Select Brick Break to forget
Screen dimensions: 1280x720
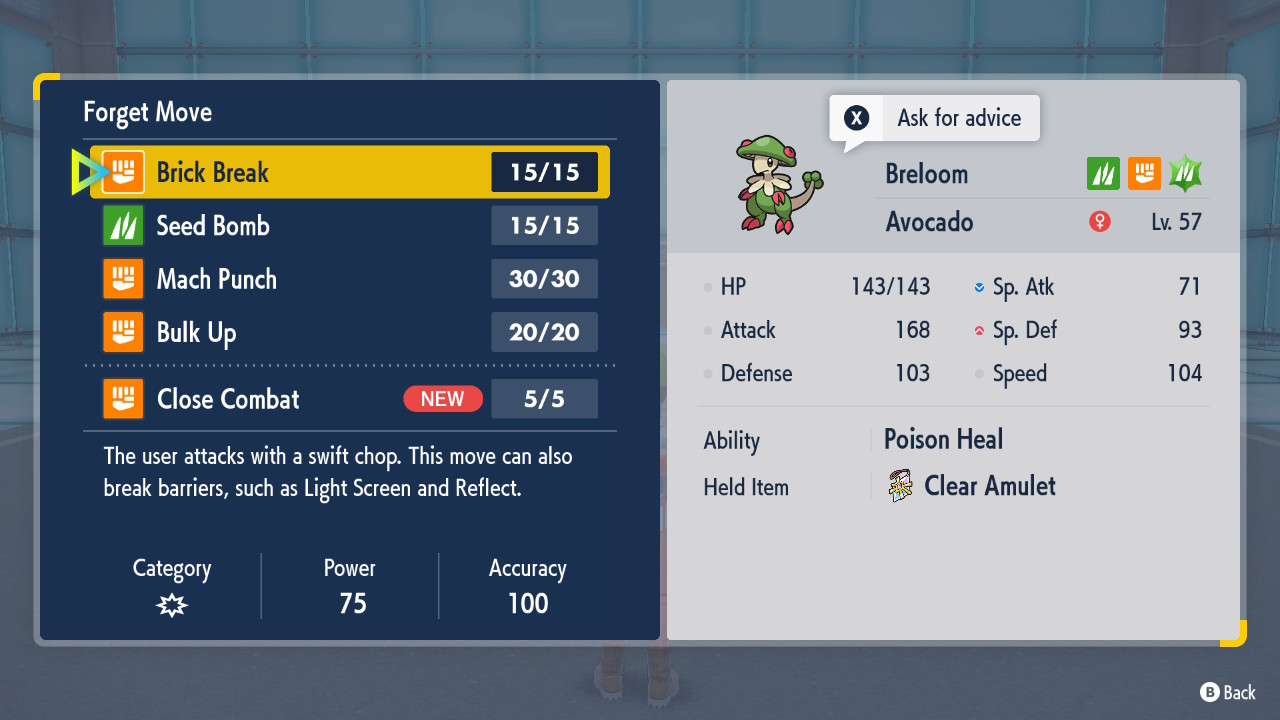pyautogui.click(x=350, y=172)
